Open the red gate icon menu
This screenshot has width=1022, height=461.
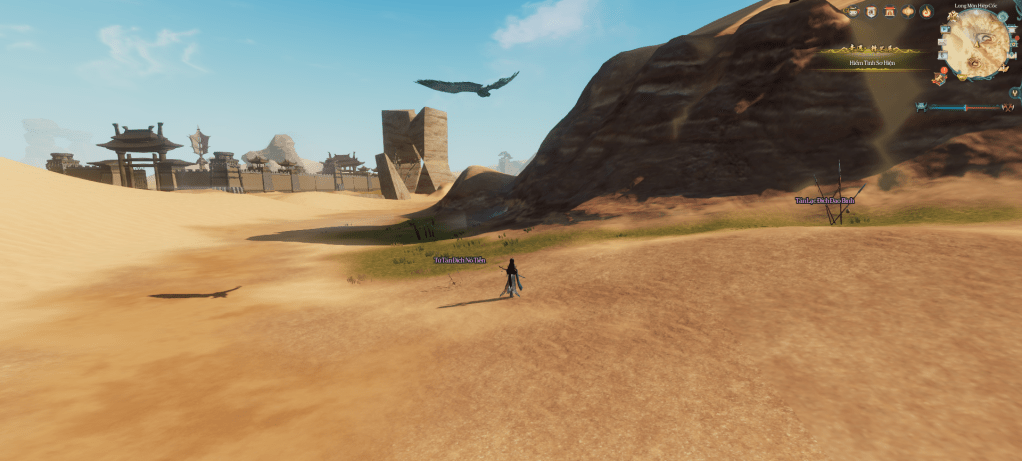pyautogui.click(x=890, y=12)
